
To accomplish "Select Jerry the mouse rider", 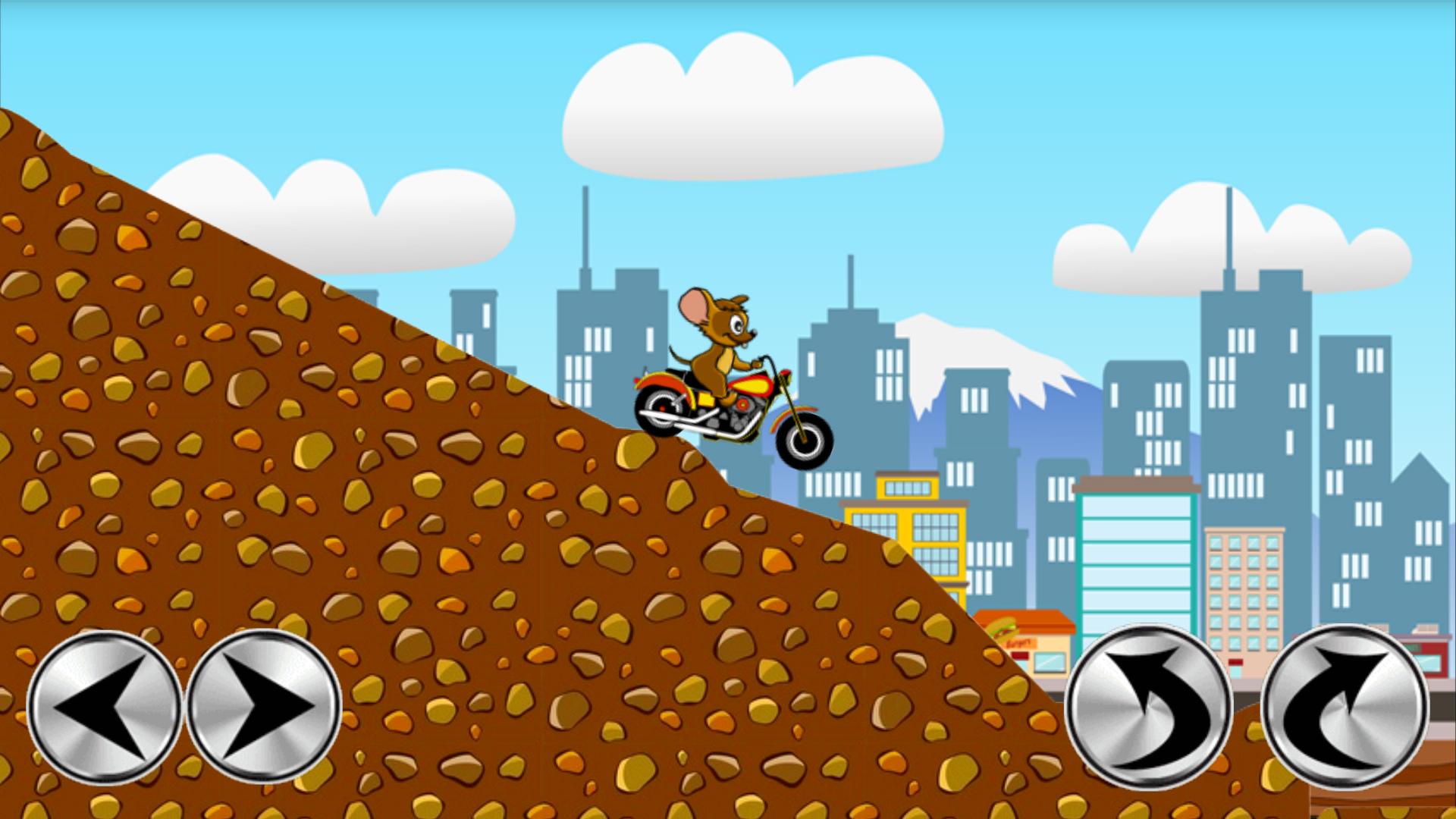I will tap(717, 341).
